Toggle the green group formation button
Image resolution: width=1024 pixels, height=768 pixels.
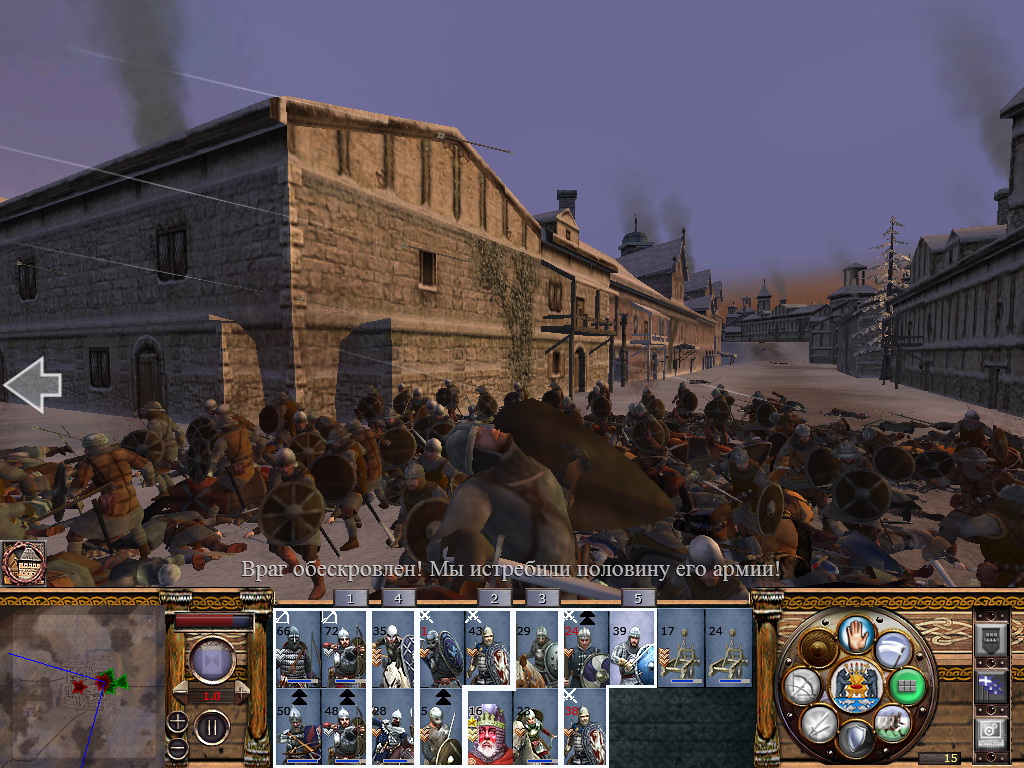(906, 685)
